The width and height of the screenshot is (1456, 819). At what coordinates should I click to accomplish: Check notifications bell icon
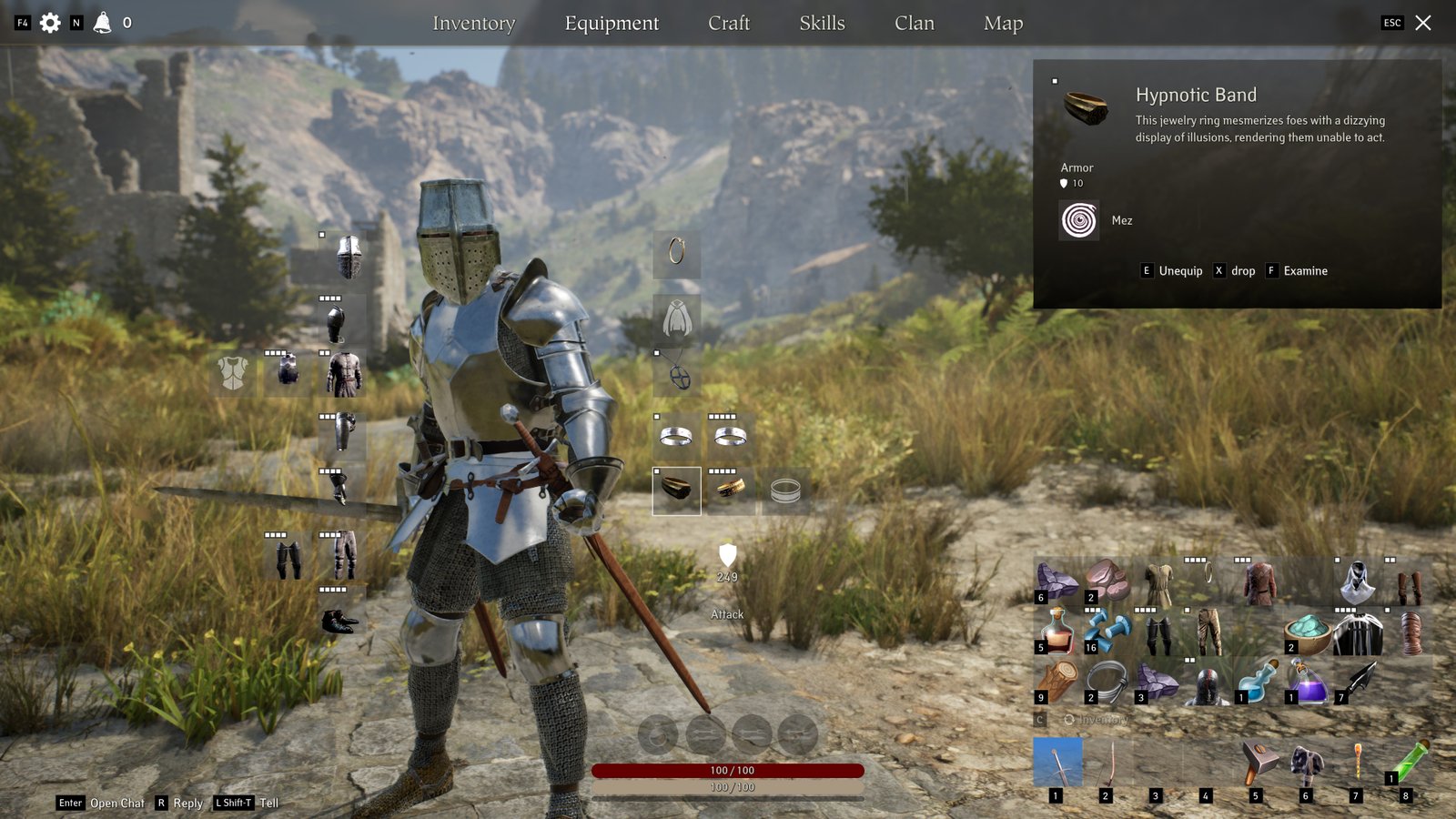point(102,23)
